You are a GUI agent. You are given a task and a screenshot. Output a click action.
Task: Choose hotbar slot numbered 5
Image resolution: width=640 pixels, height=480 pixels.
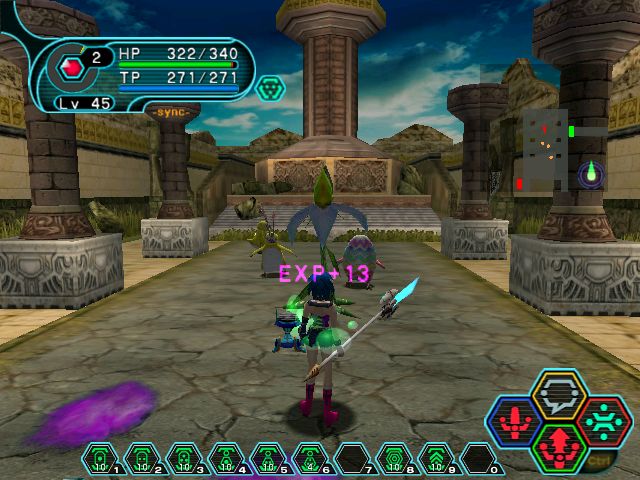[x=268, y=461]
